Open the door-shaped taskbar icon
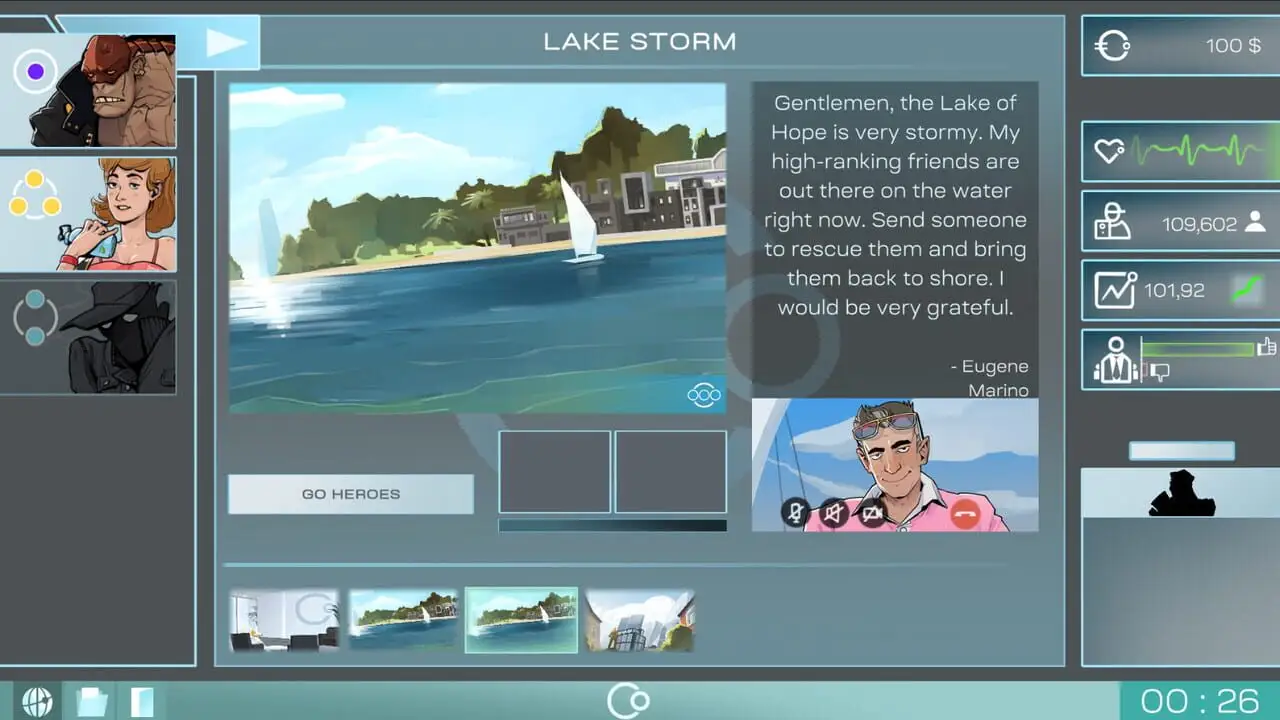Viewport: 1280px width, 720px height. 142,702
